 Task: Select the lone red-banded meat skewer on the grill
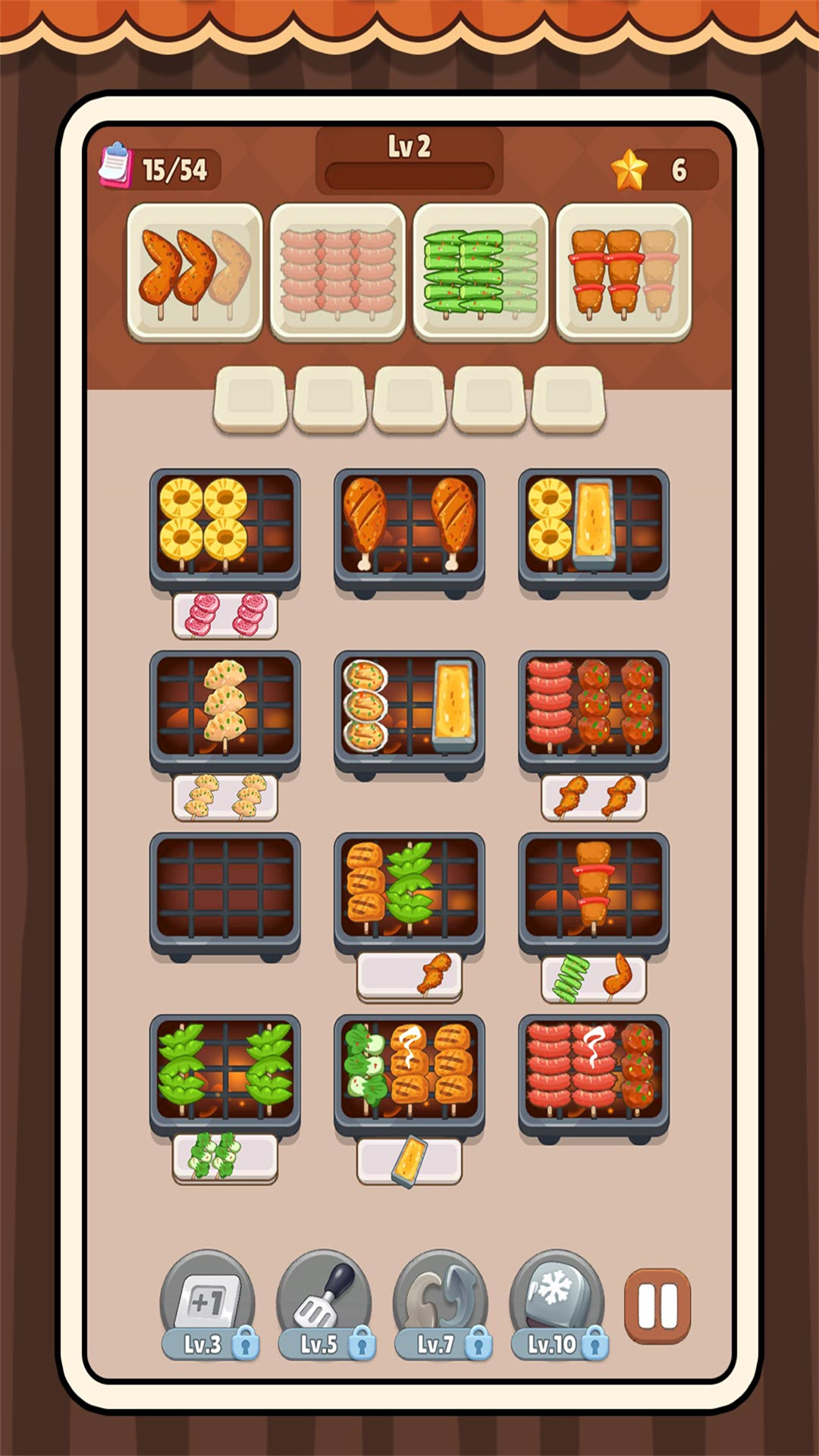pyautogui.click(x=593, y=883)
